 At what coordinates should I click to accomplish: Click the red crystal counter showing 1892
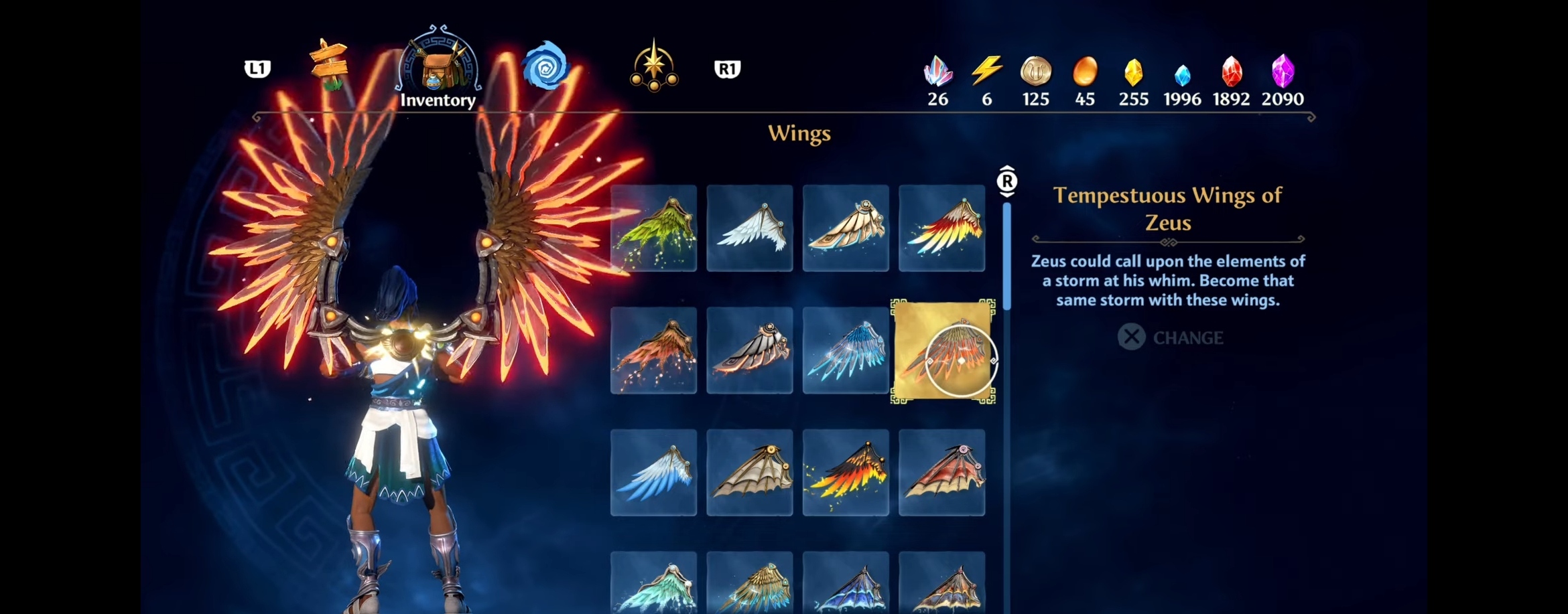click(1232, 70)
